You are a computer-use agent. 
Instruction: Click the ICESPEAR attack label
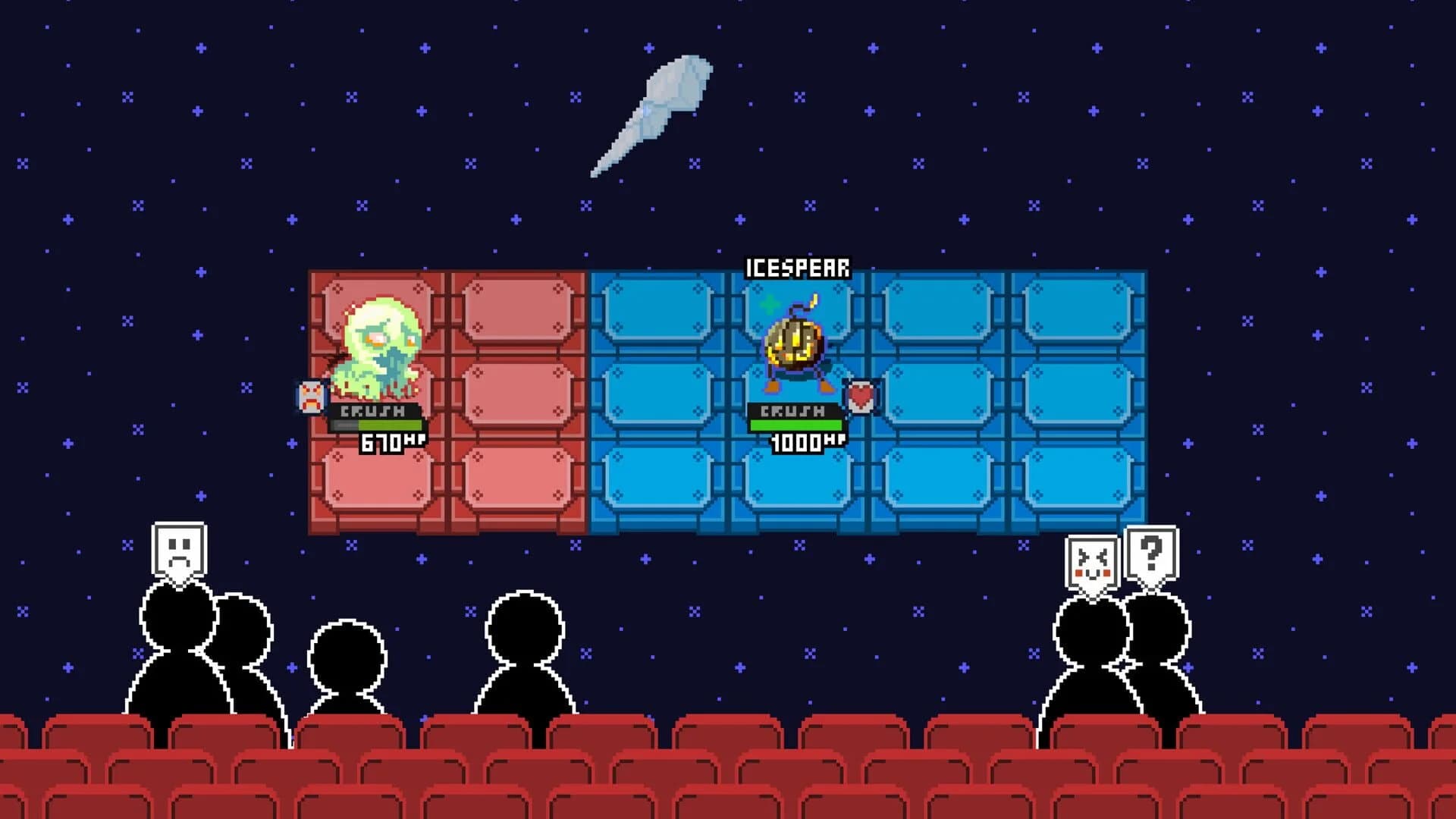coord(798,266)
